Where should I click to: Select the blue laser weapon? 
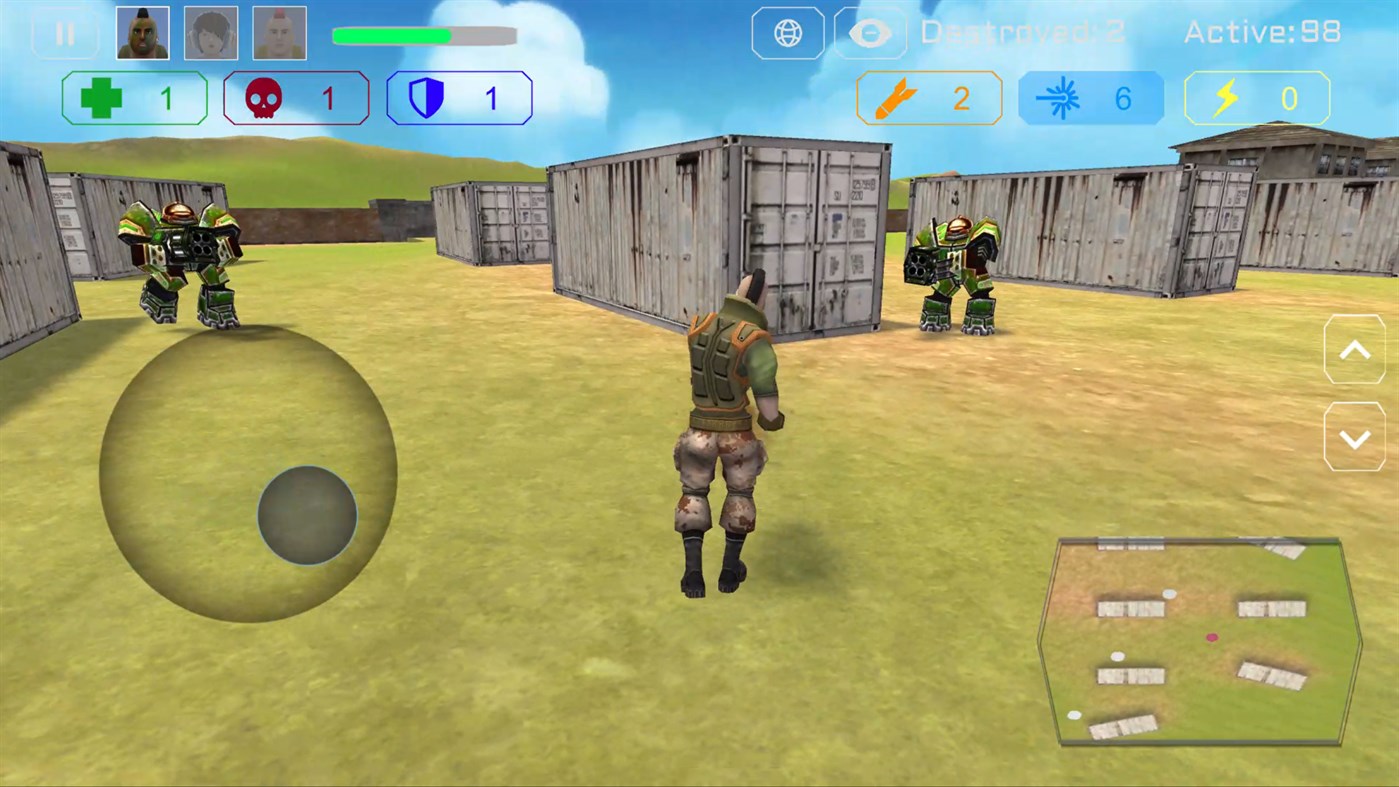coord(1091,98)
